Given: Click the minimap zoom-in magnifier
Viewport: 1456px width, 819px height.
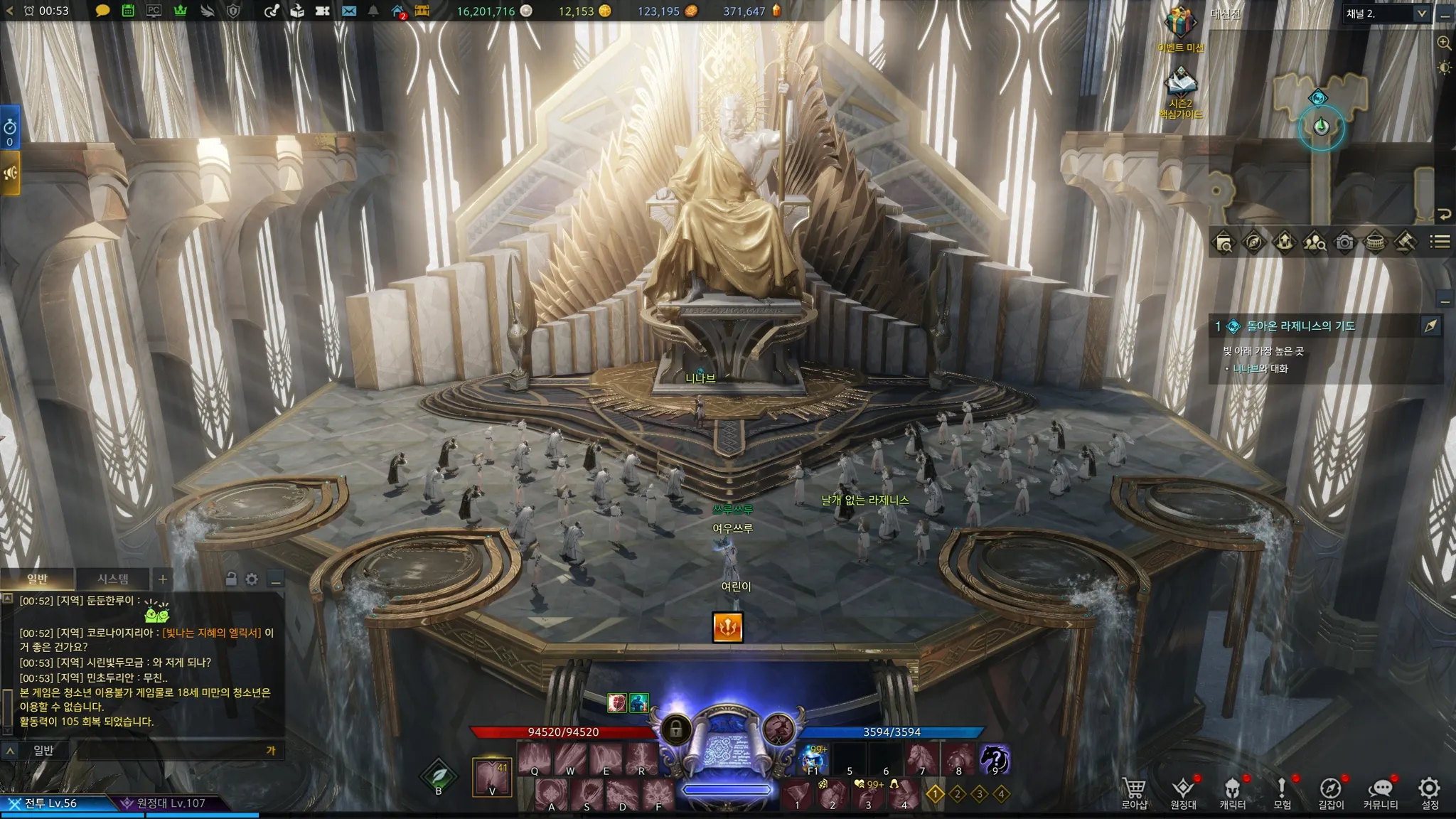Looking at the screenshot, I should pos(1444,43).
